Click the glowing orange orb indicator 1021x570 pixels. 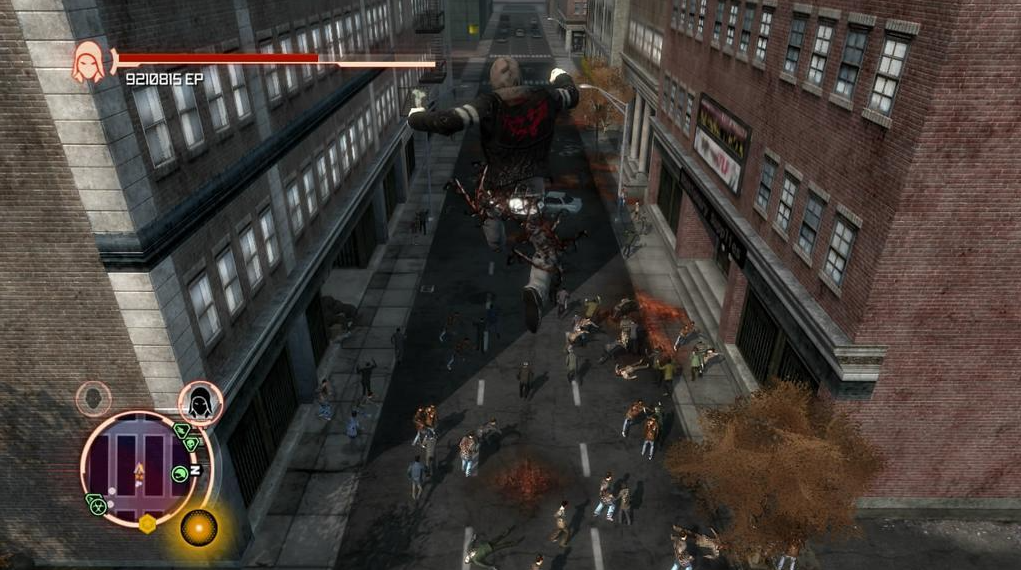coord(199,527)
